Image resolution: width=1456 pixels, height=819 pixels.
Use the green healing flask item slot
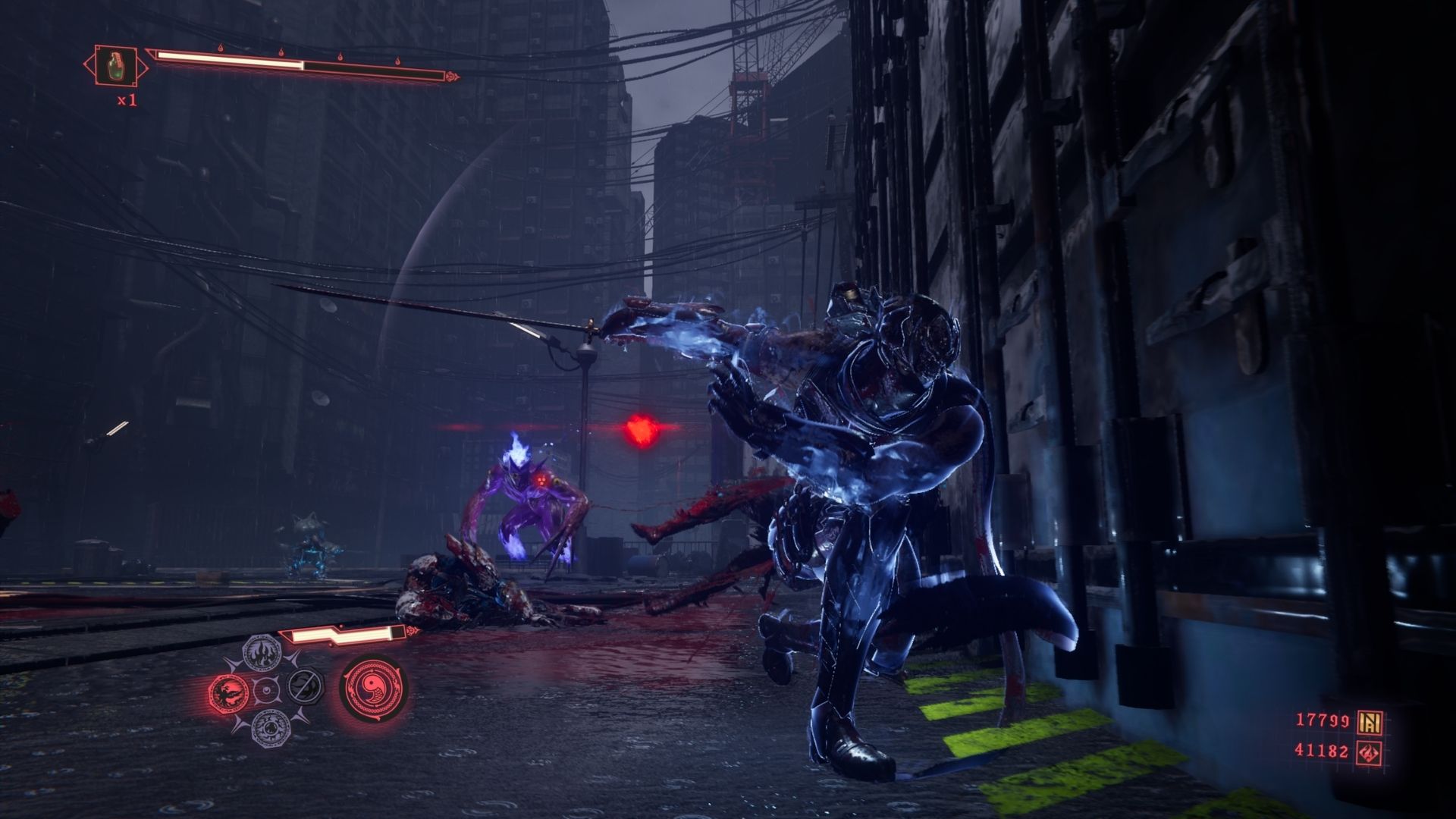point(115,65)
